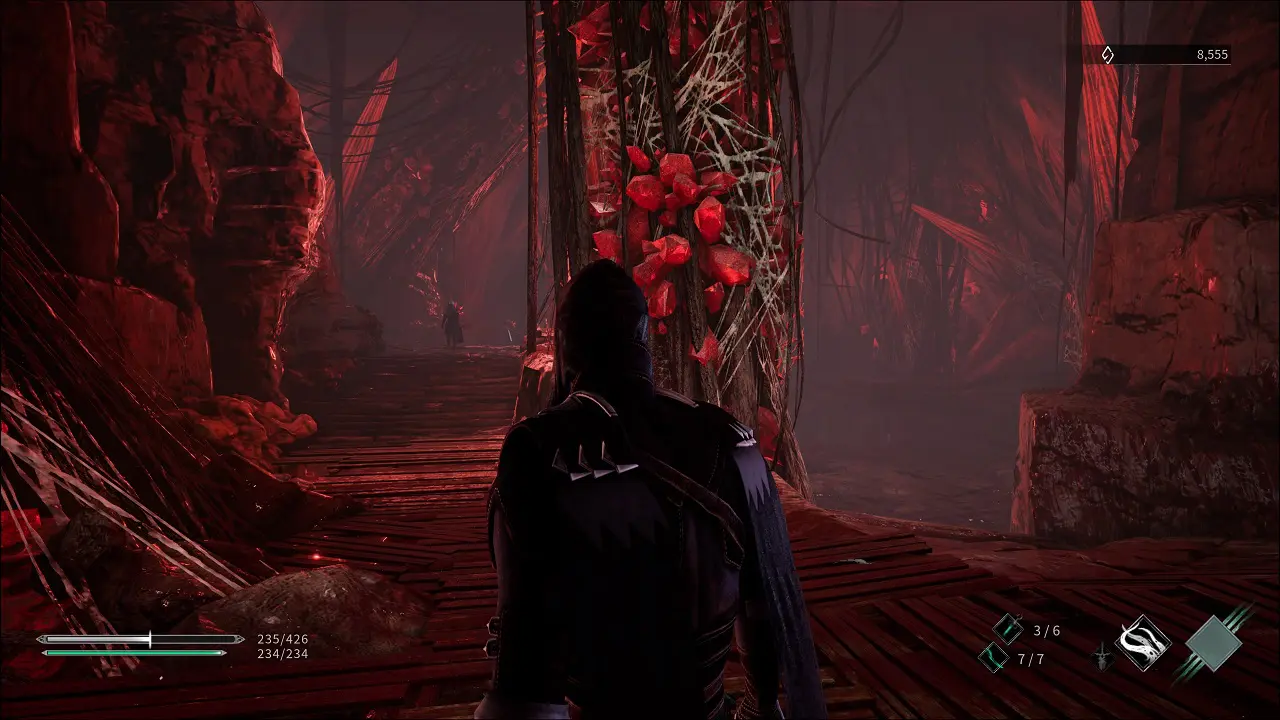
Task: Click the empty teal diamond weapon slot
Action: tap(1212, 643)
